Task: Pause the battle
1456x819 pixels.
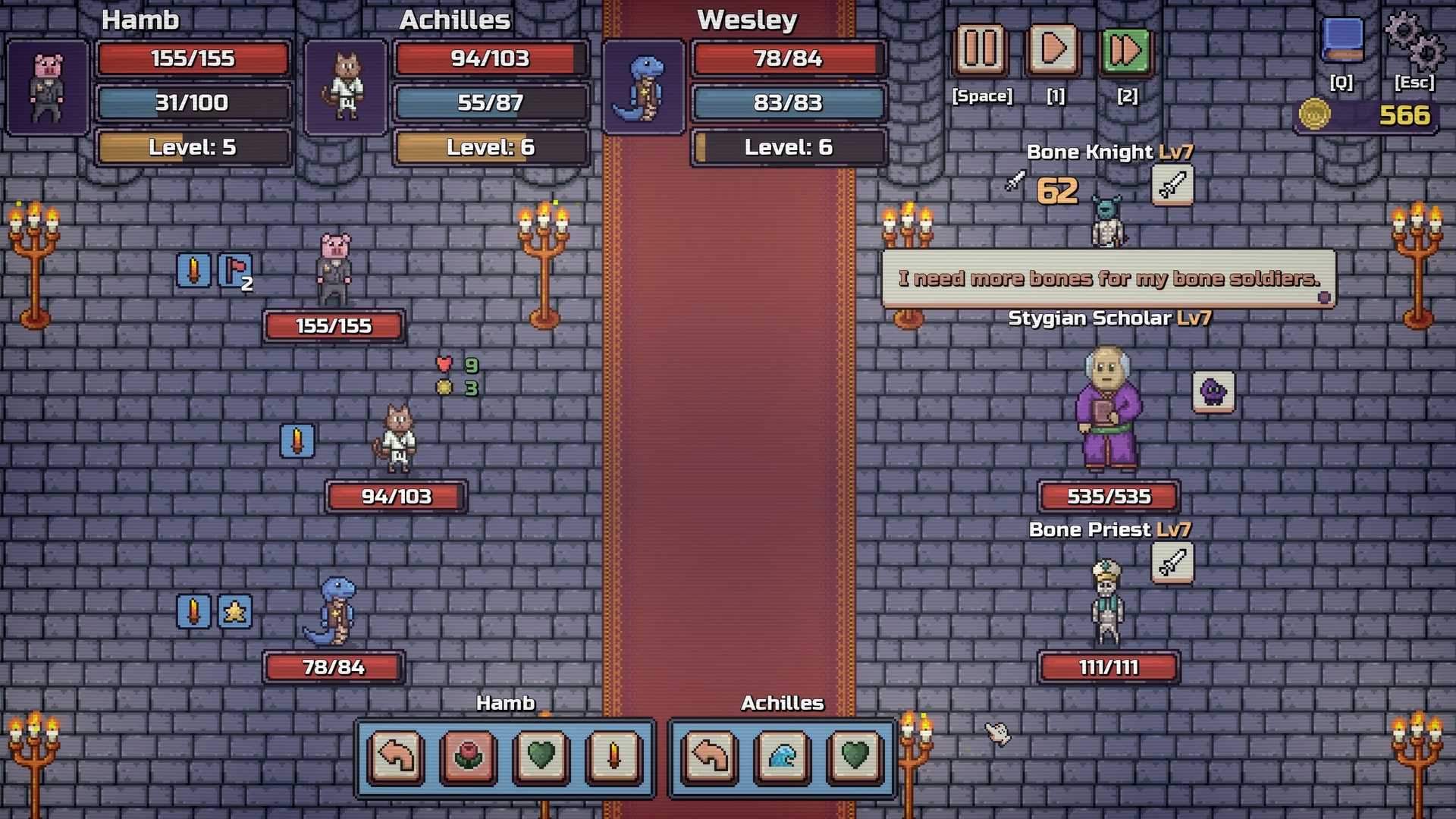Action: click(981, 51)
